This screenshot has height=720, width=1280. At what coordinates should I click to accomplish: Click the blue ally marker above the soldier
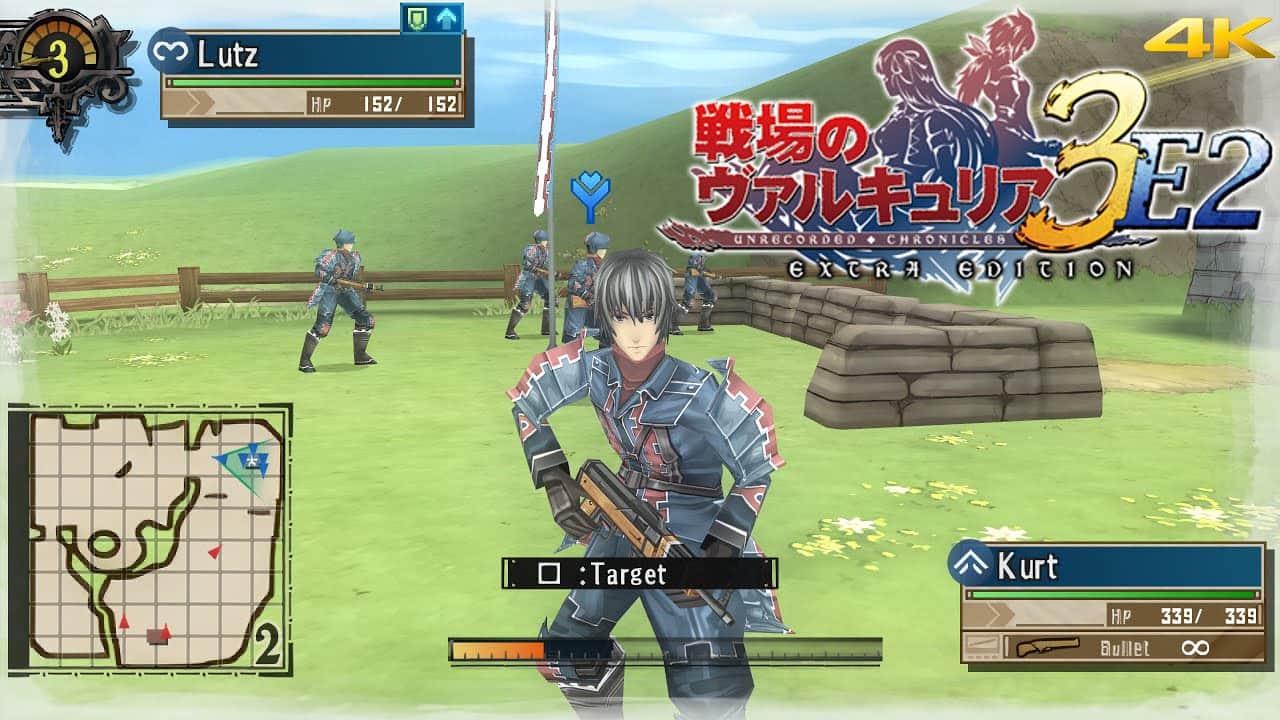click(x=590, y=196)
